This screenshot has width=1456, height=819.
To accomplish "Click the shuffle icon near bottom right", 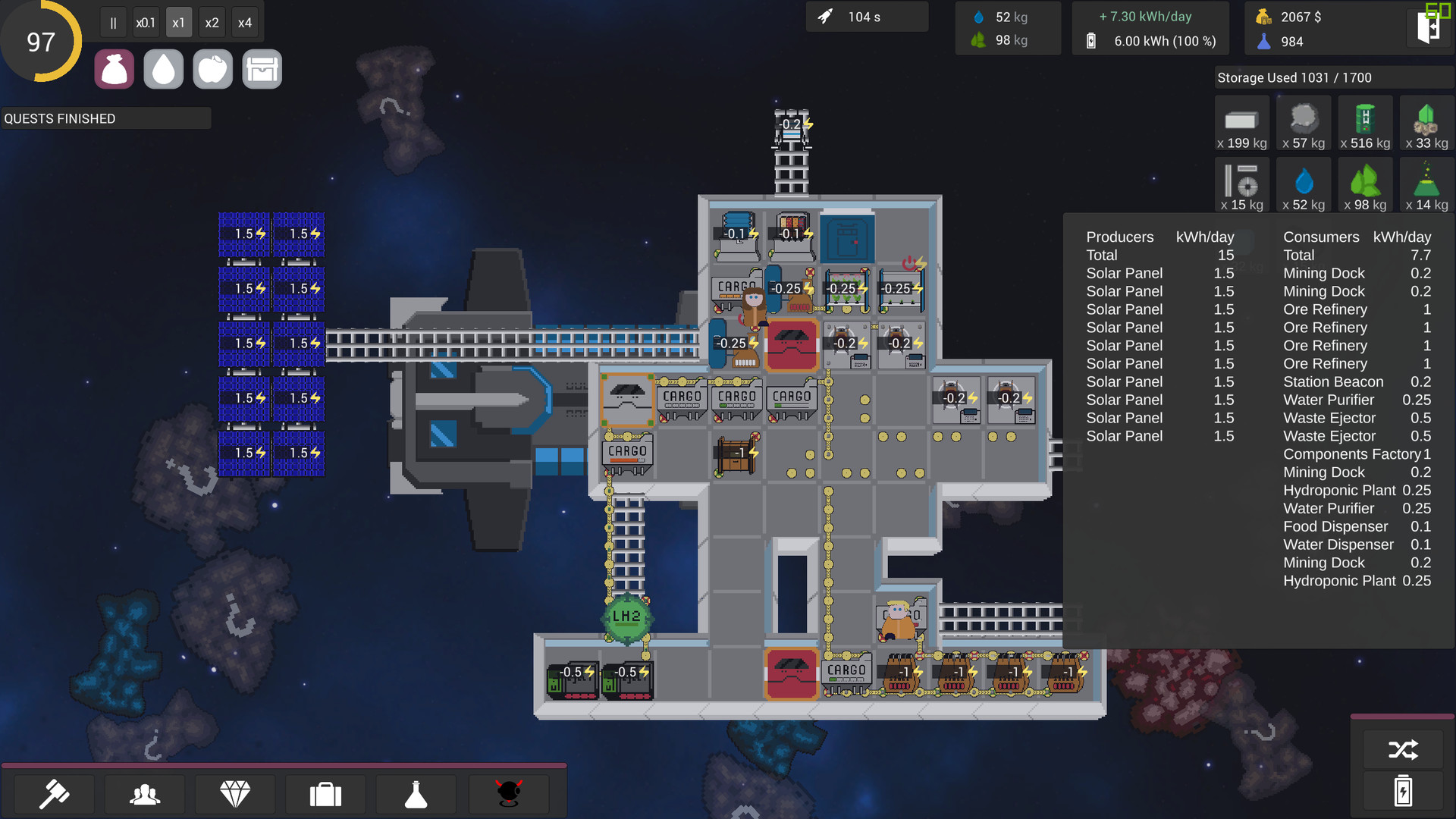I will click(x=1404, y=749).
